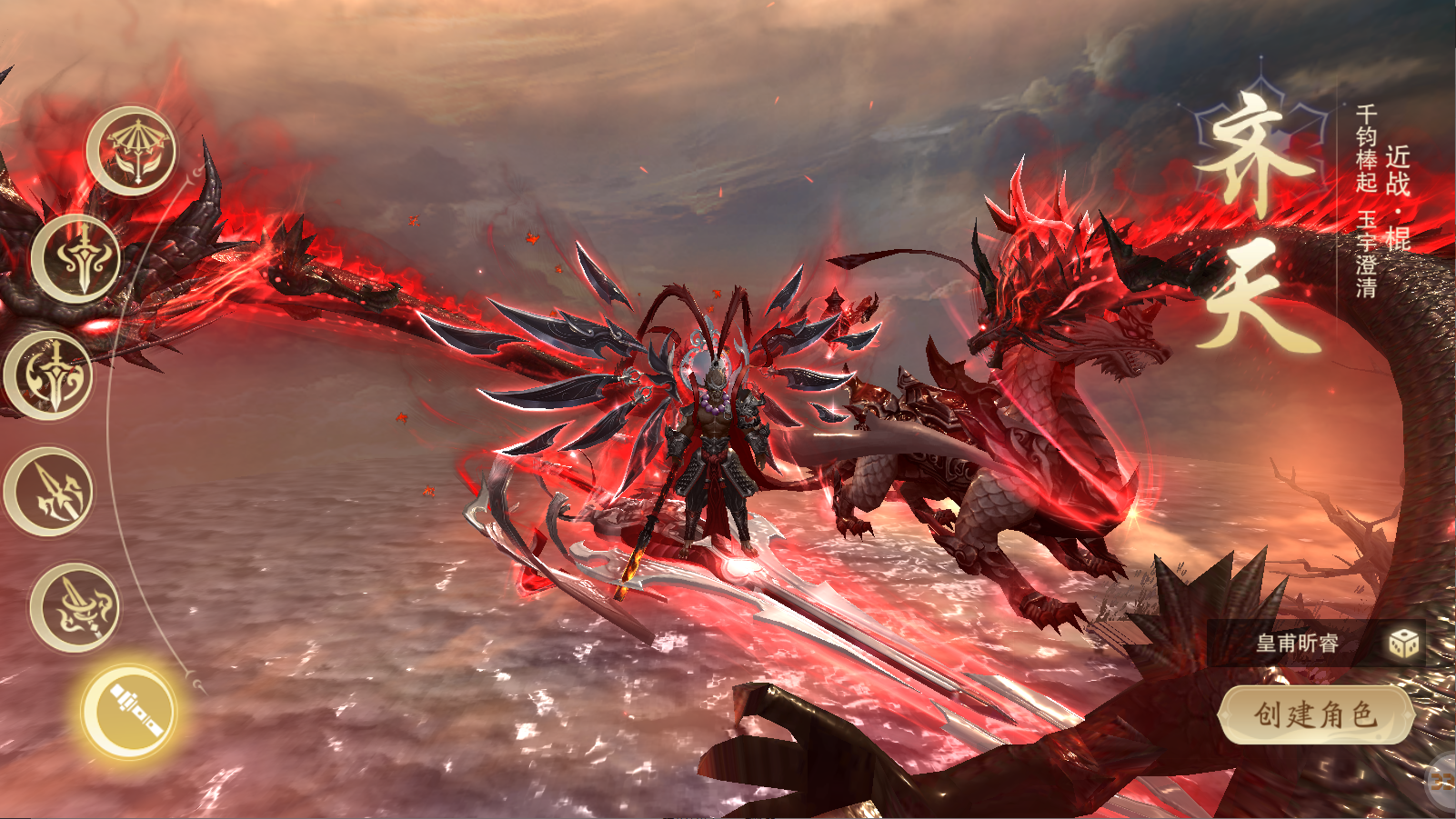1456x819 pixels.
Task: Create the character with 创建角色 button
Action: [x=1315, y=714]
